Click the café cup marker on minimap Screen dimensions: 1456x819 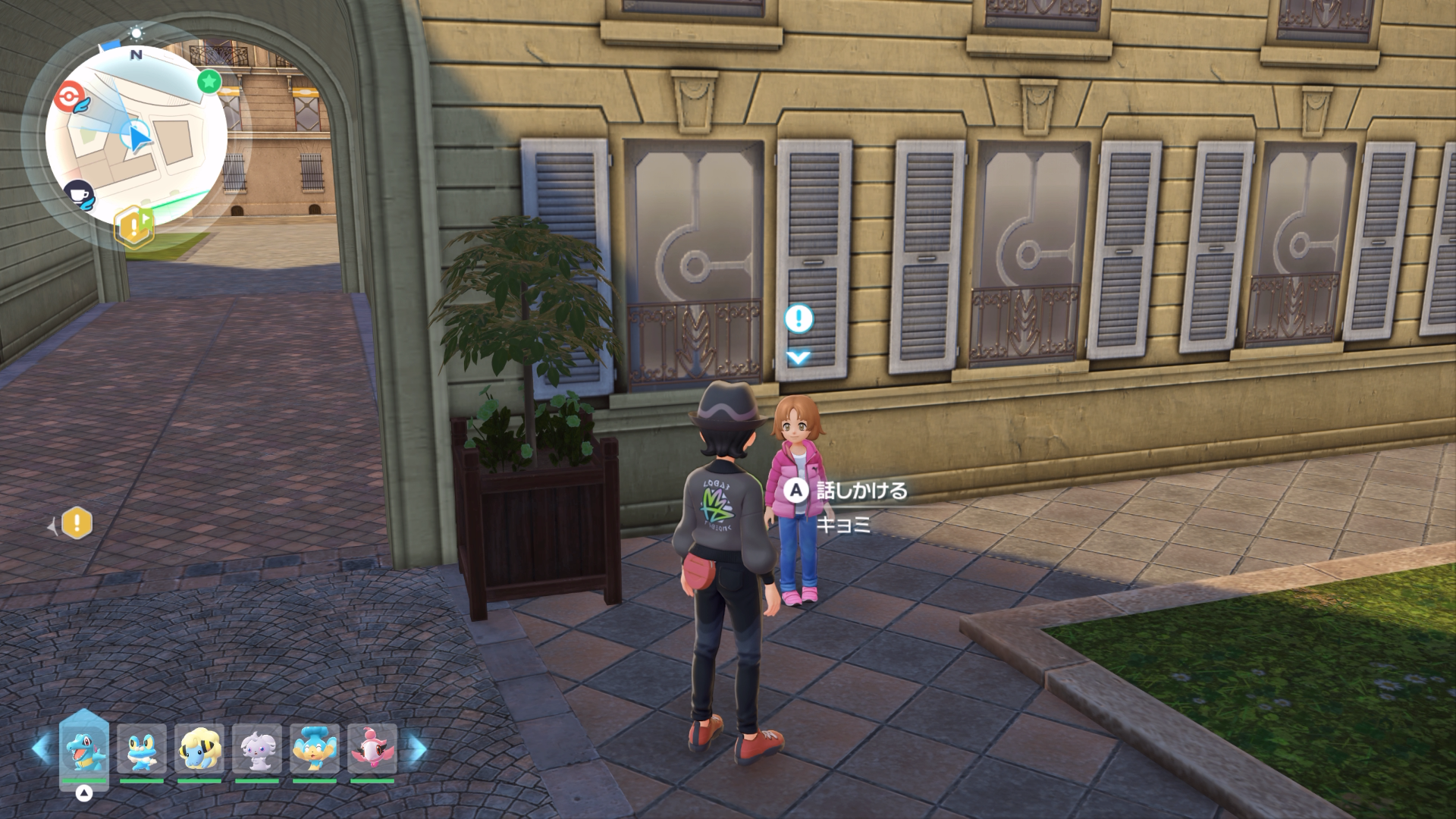click(77, 194)
